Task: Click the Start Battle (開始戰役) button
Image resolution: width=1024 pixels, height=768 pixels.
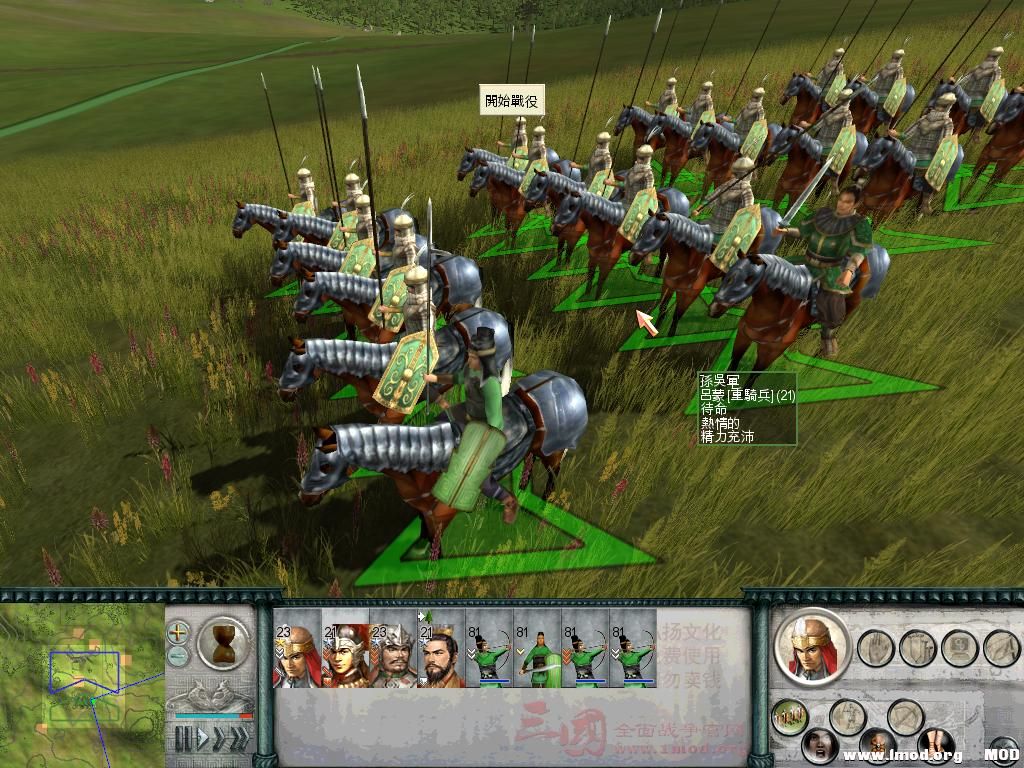Action: (x=514, y=100)
